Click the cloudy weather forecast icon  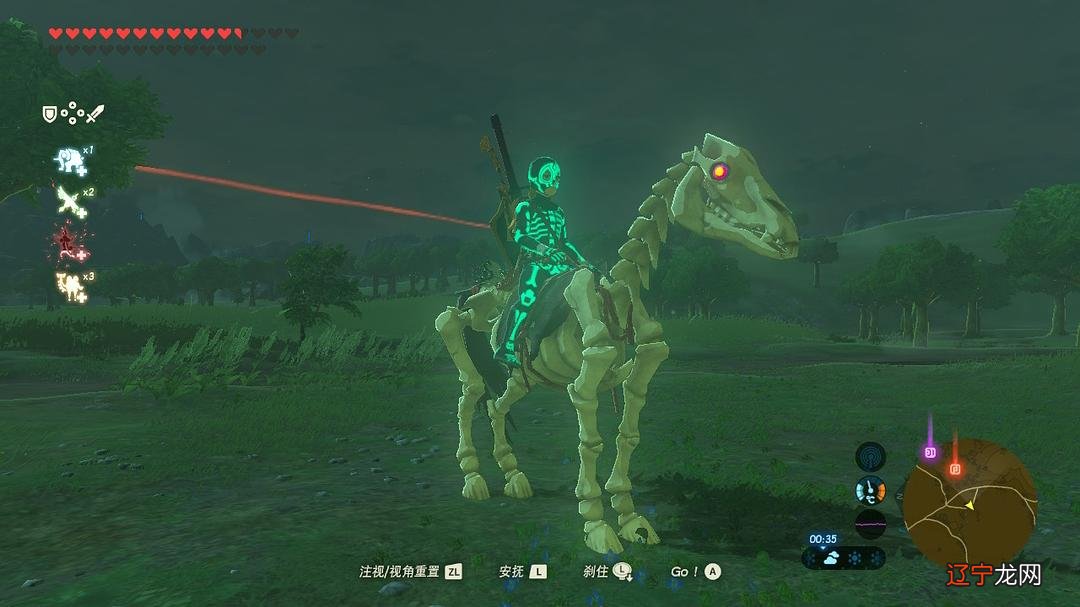pos(831,558)
